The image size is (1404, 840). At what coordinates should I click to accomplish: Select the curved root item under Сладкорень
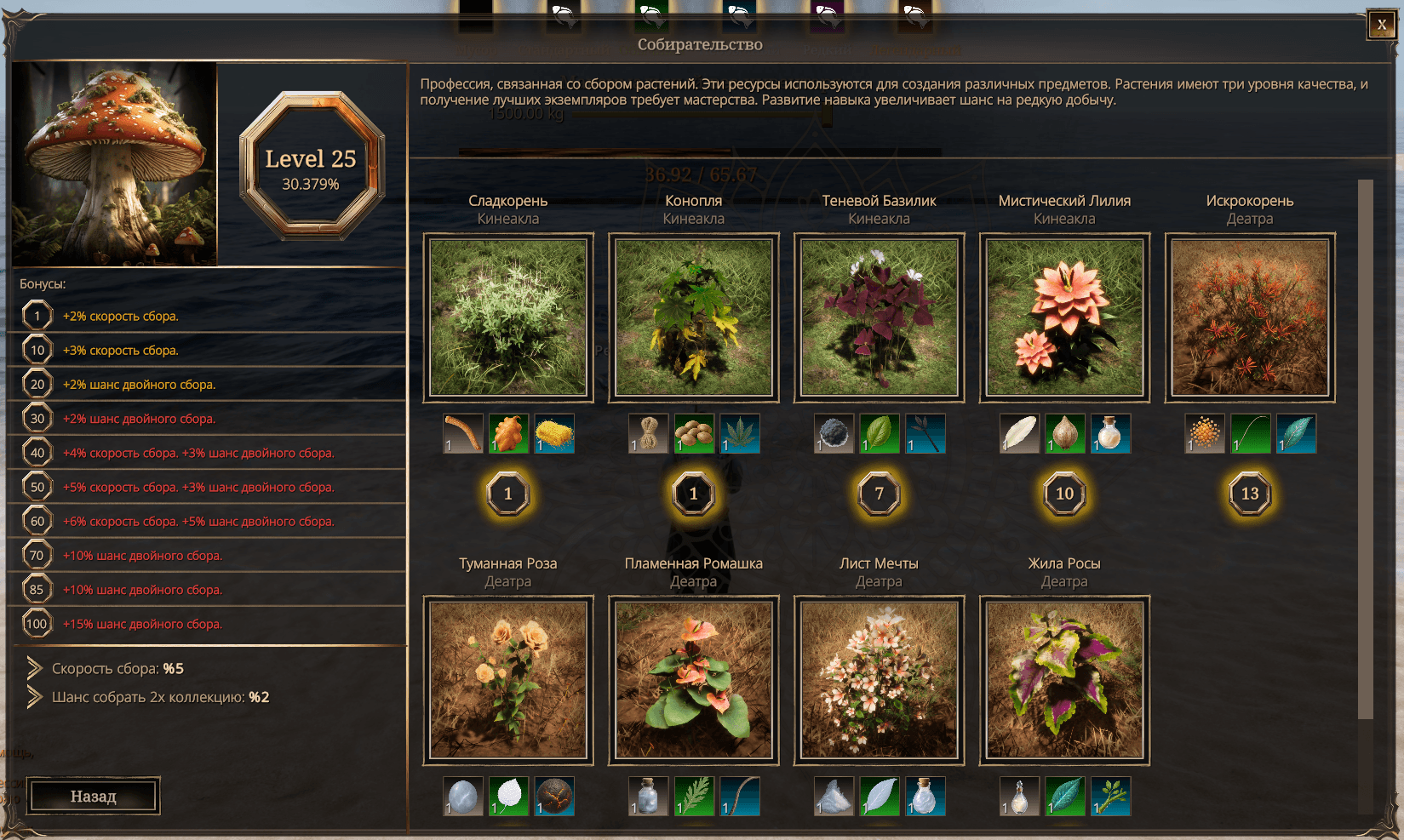tap(463, 433)
